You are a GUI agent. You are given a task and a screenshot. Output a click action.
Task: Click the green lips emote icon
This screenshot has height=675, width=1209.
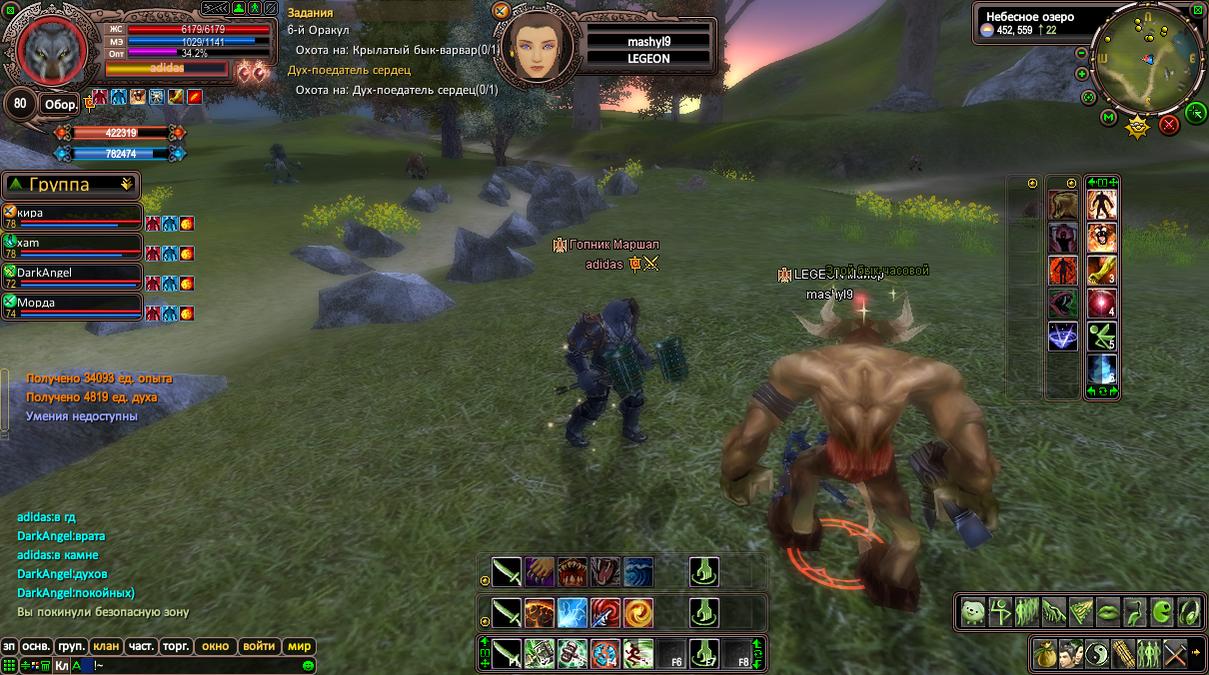1108,611
